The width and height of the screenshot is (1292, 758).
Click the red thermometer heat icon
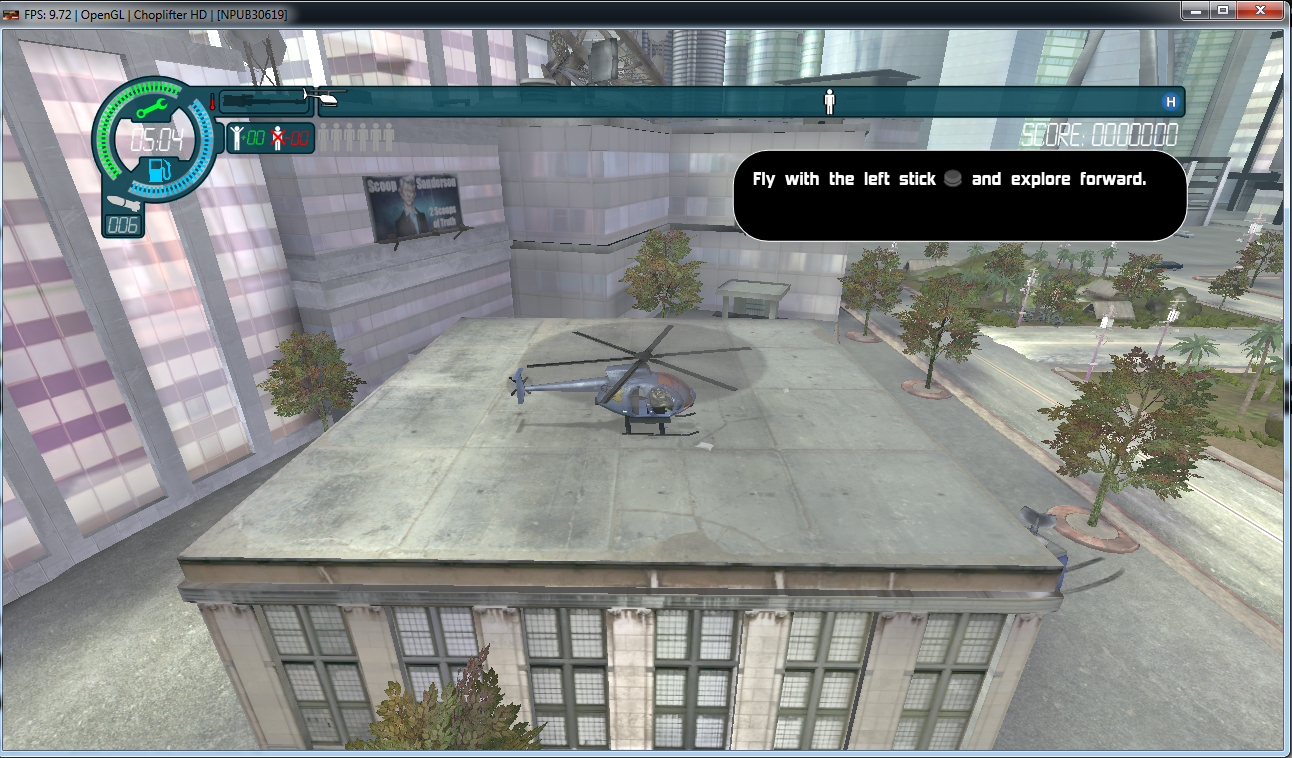click(213, 101)
